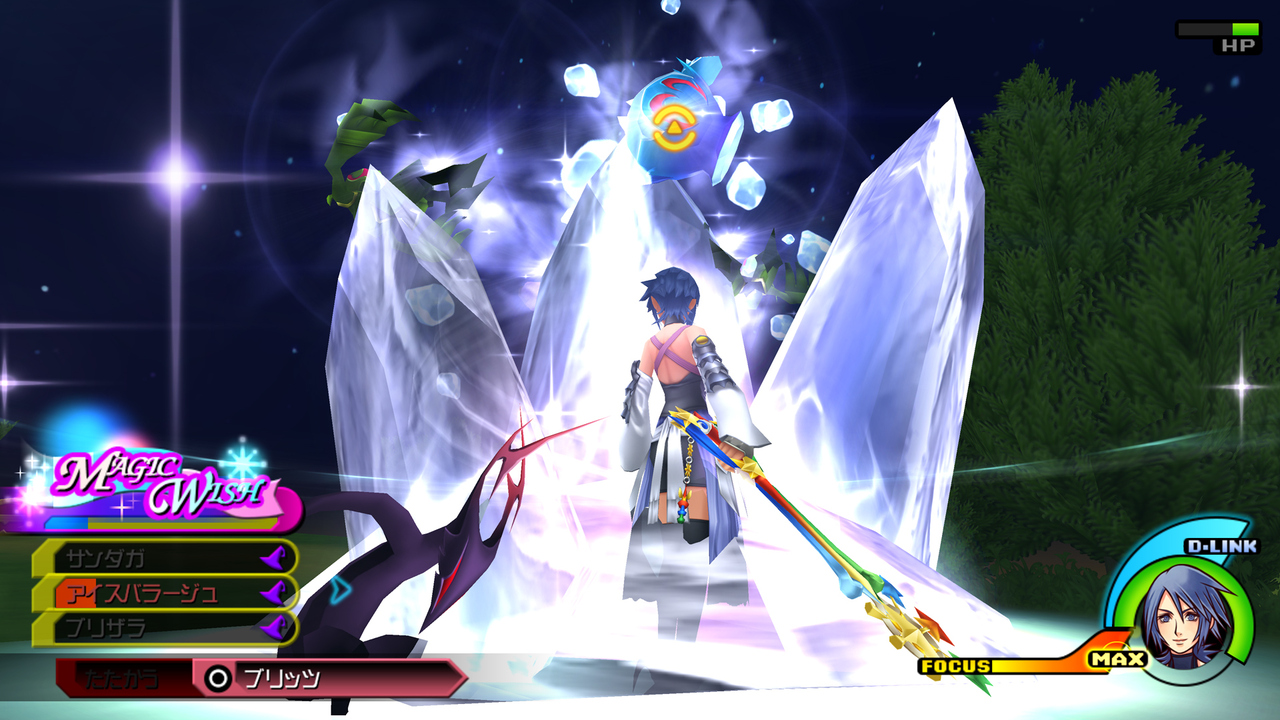Viewport: 1280px width, 720px height.
Task: Tap the HP label icon at top right
Action: click(1239, 45)
